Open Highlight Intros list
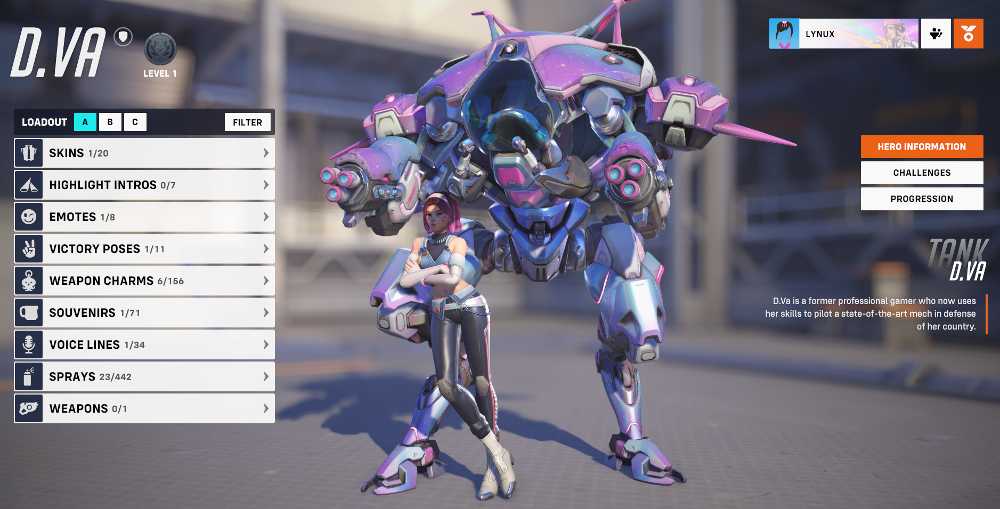This screenshot has width=1000, height=509. pos(144,185)
